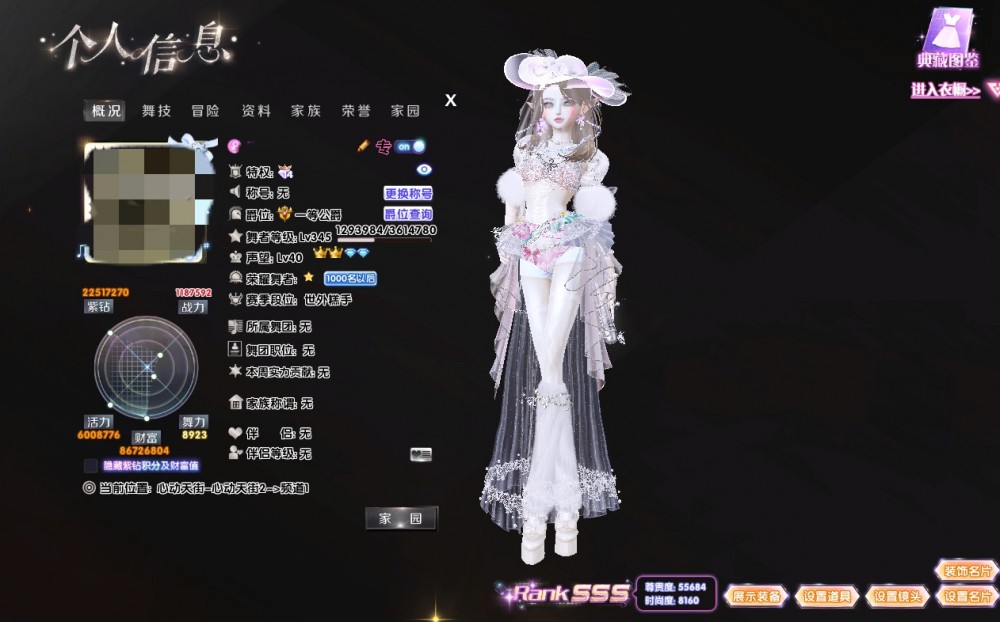Click the 更换称号 button
Viewport: 1000px width, 622px height.
point(408,193)
